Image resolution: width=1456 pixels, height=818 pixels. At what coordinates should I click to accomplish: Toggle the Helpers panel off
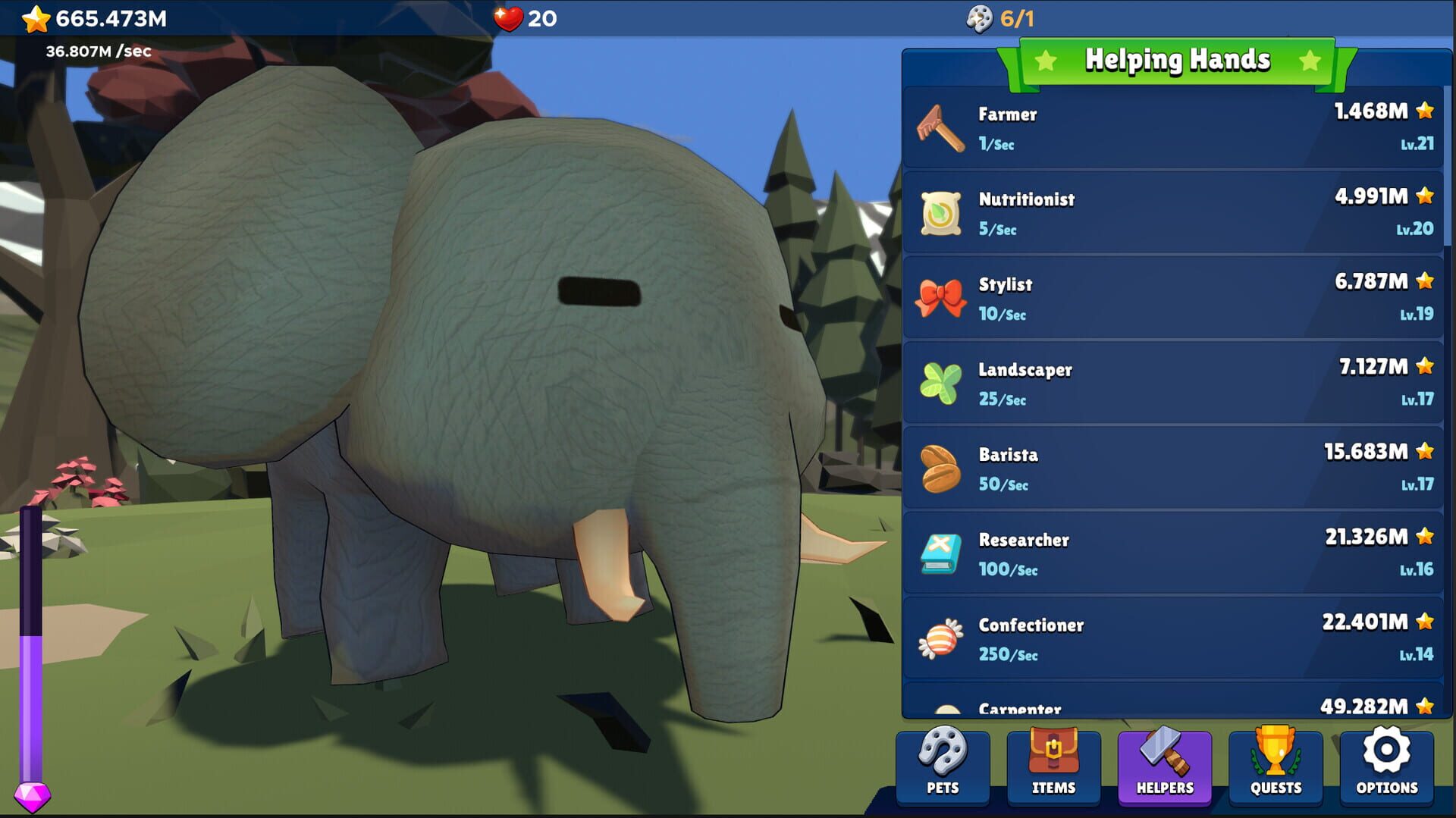click(1164, 768)
